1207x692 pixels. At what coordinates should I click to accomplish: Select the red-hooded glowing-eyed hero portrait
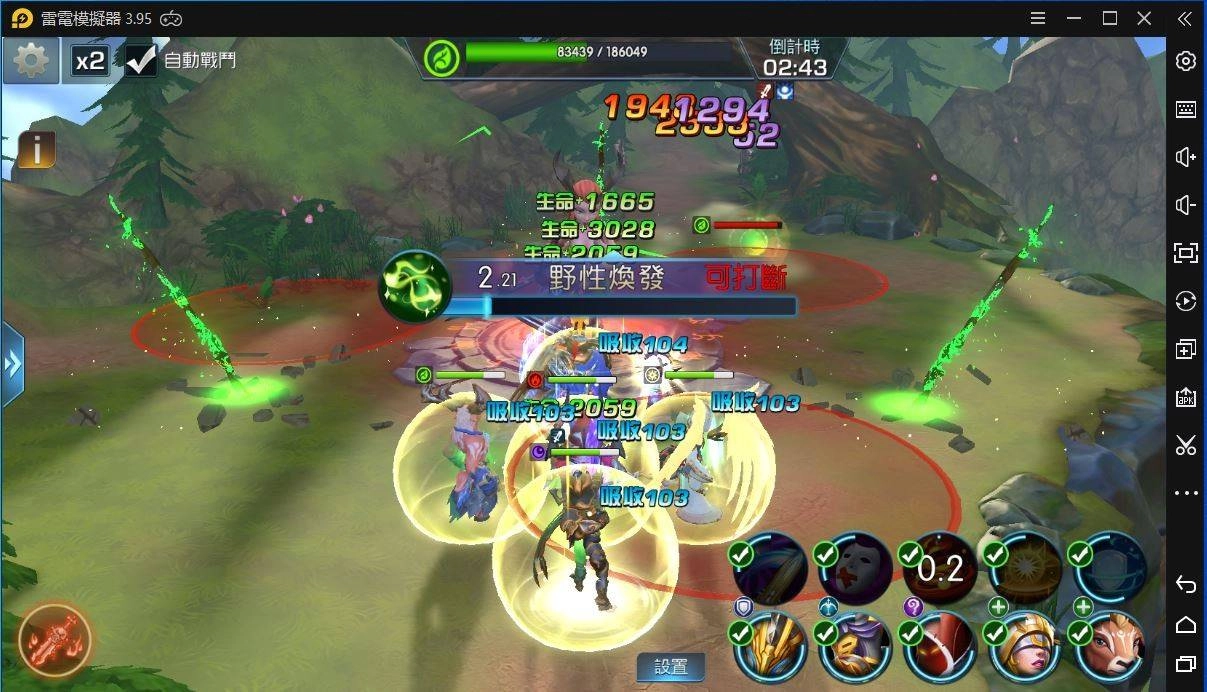click(x=941, y=645)
